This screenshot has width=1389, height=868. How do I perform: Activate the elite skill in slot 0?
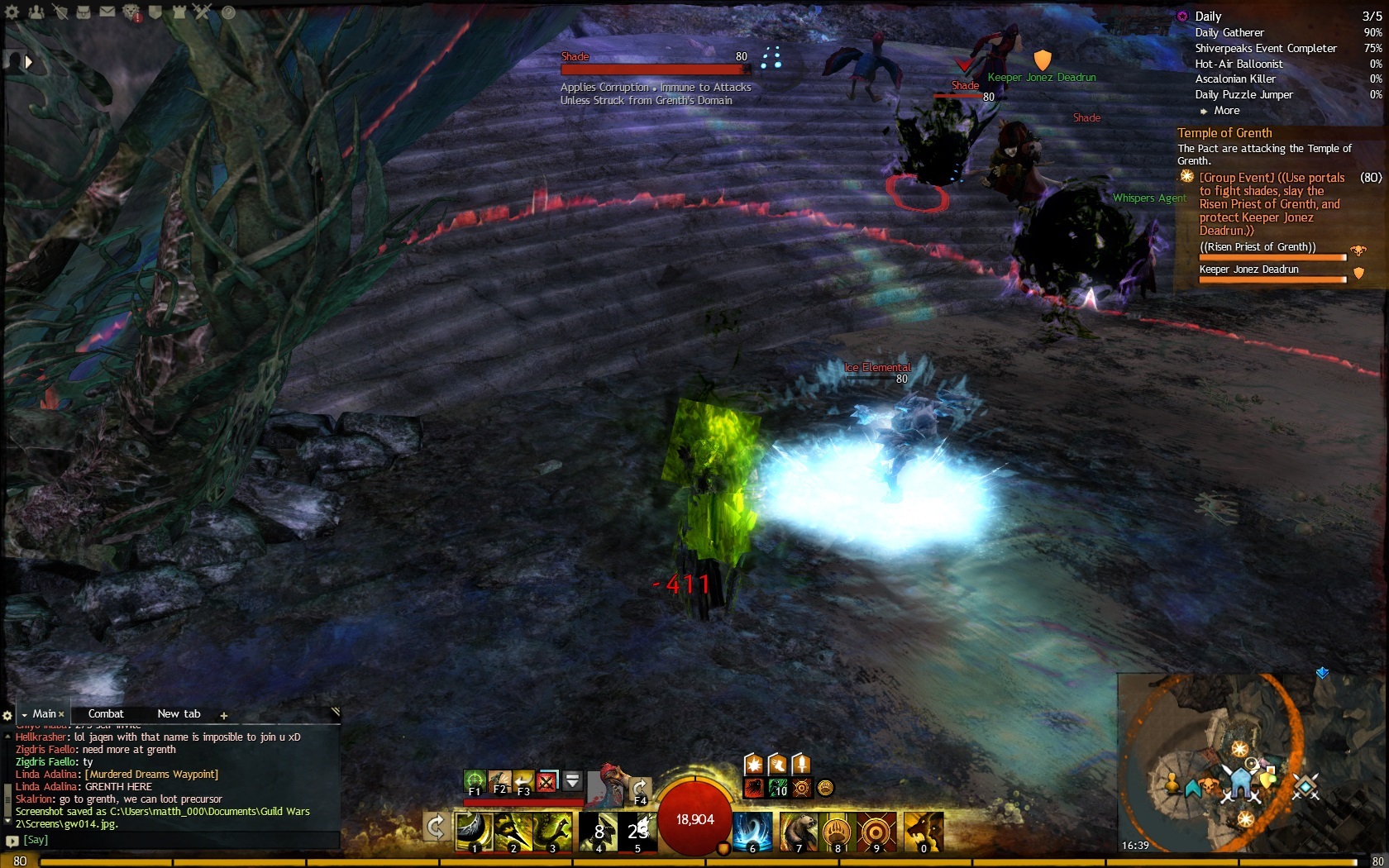[x=924, y=831]
